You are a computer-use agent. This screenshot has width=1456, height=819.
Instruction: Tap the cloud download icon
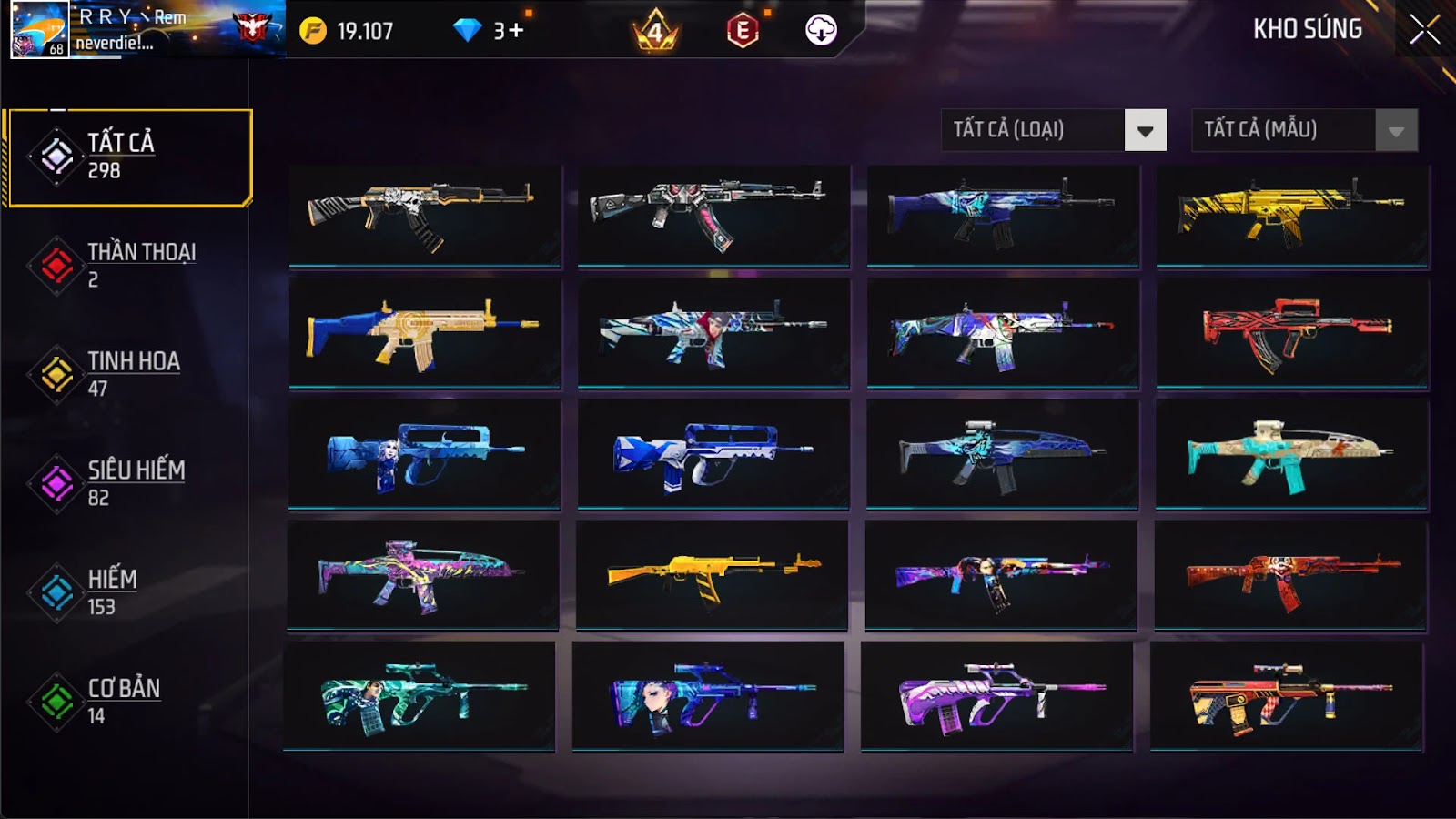pyautogui.click(x=821, y=30)
